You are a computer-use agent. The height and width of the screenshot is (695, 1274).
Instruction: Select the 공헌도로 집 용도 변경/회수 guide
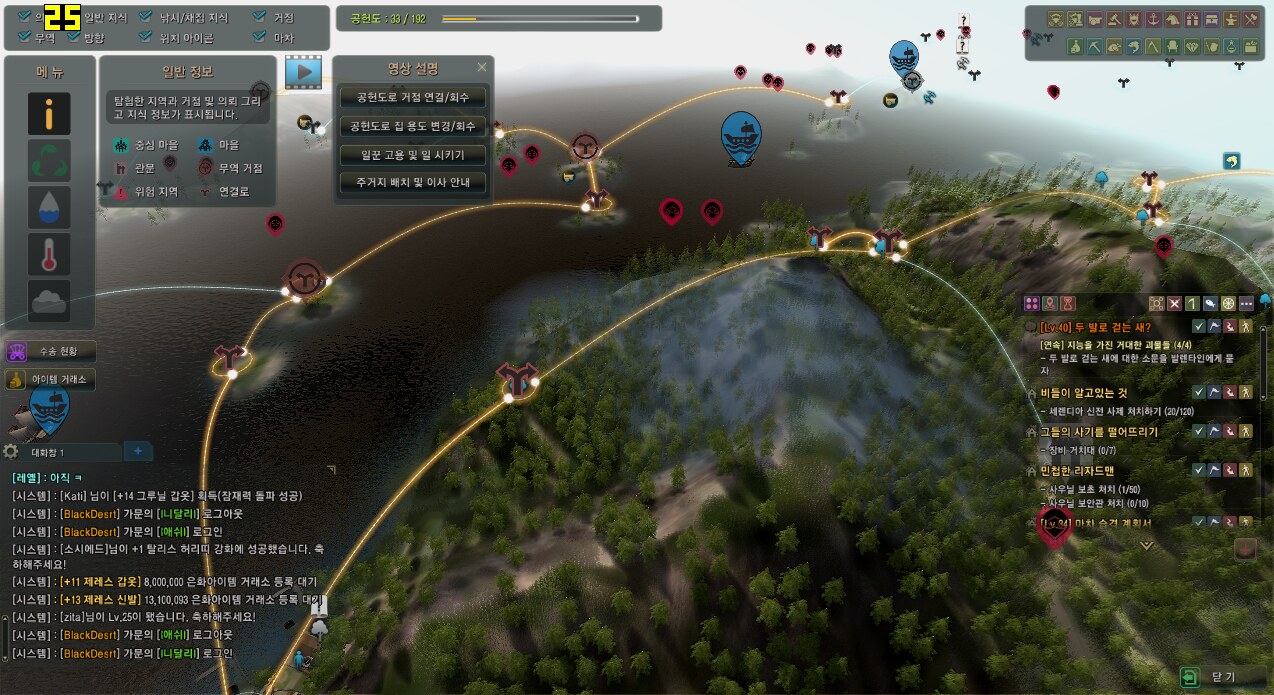tap(413, 127)
